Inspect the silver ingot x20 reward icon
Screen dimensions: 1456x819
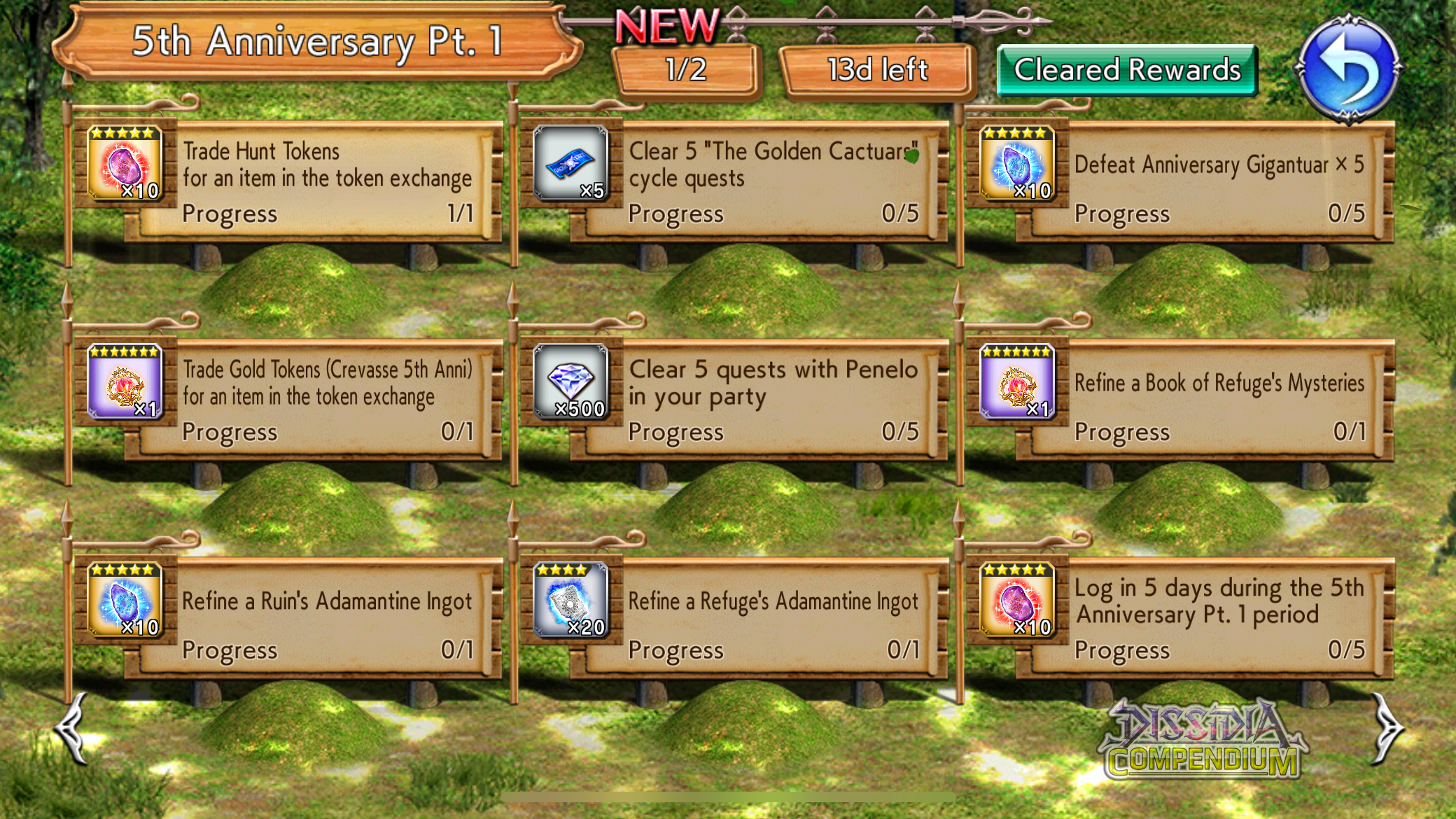pos(571,601)
